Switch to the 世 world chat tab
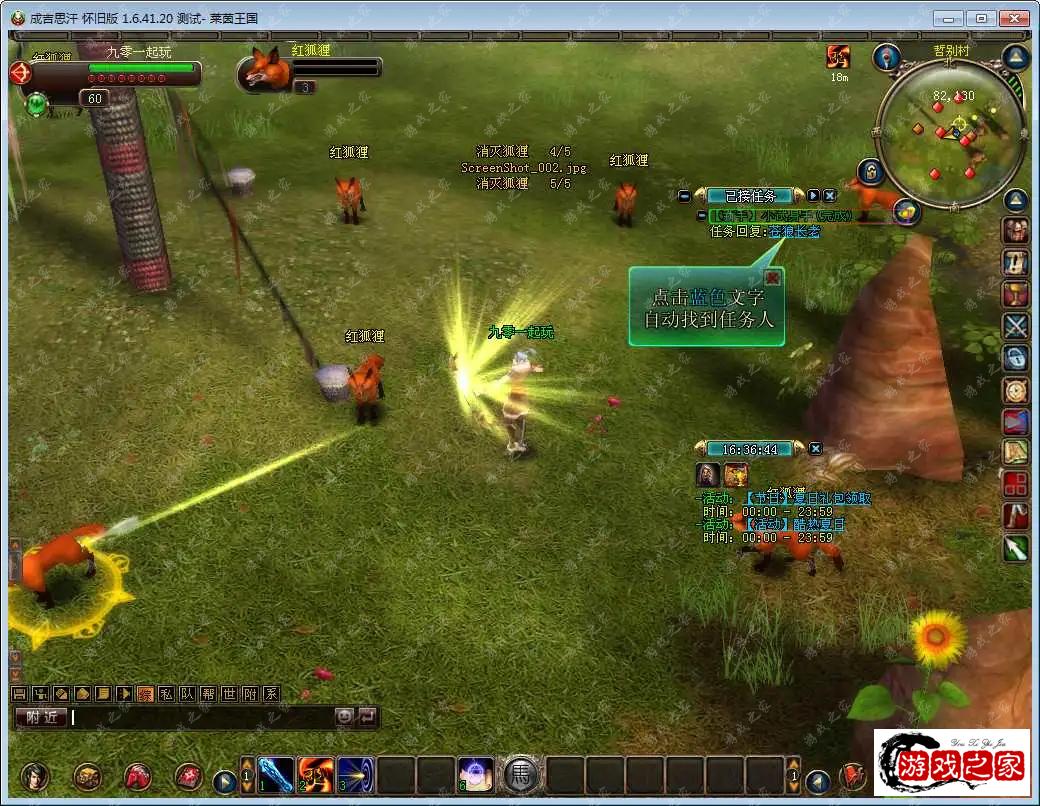Viewport: 1040px width, 806px height. pos(229,694)
